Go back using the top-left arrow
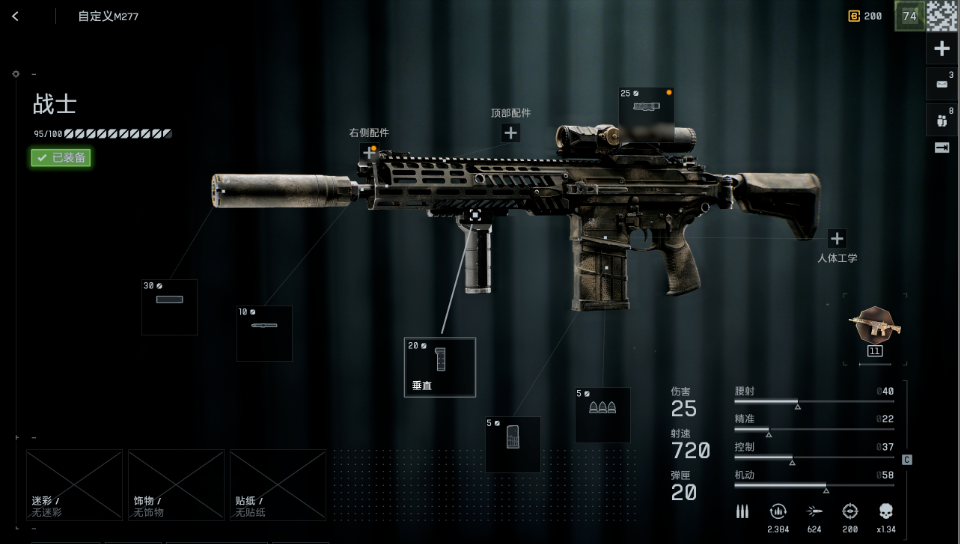960x544 pixels. coord(16,16)
